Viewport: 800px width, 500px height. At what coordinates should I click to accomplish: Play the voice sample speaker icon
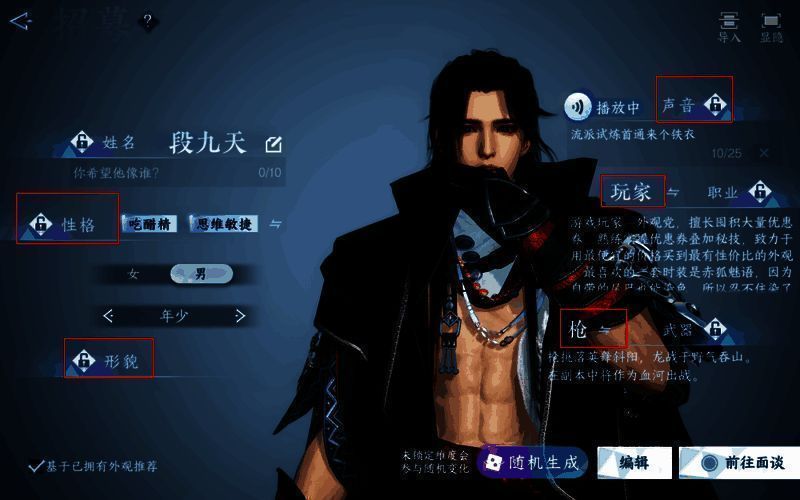[x=577, y=106]
